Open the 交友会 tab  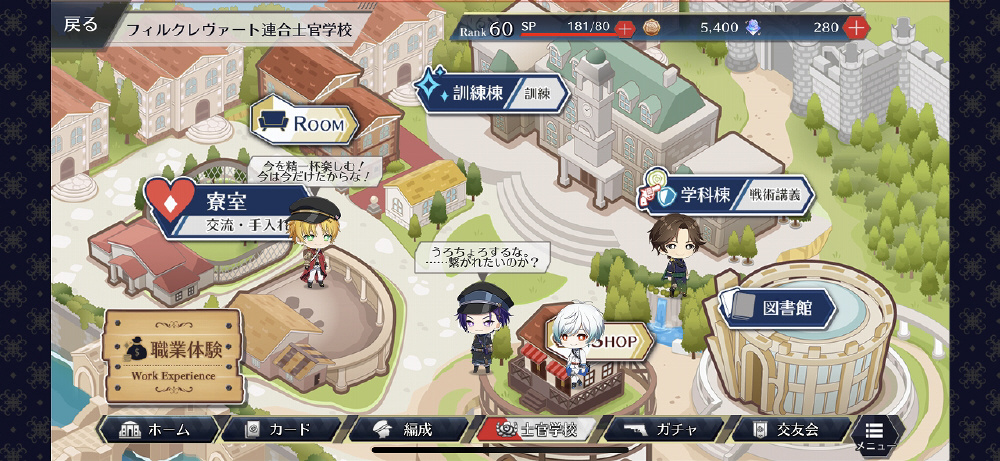[790, 429]
